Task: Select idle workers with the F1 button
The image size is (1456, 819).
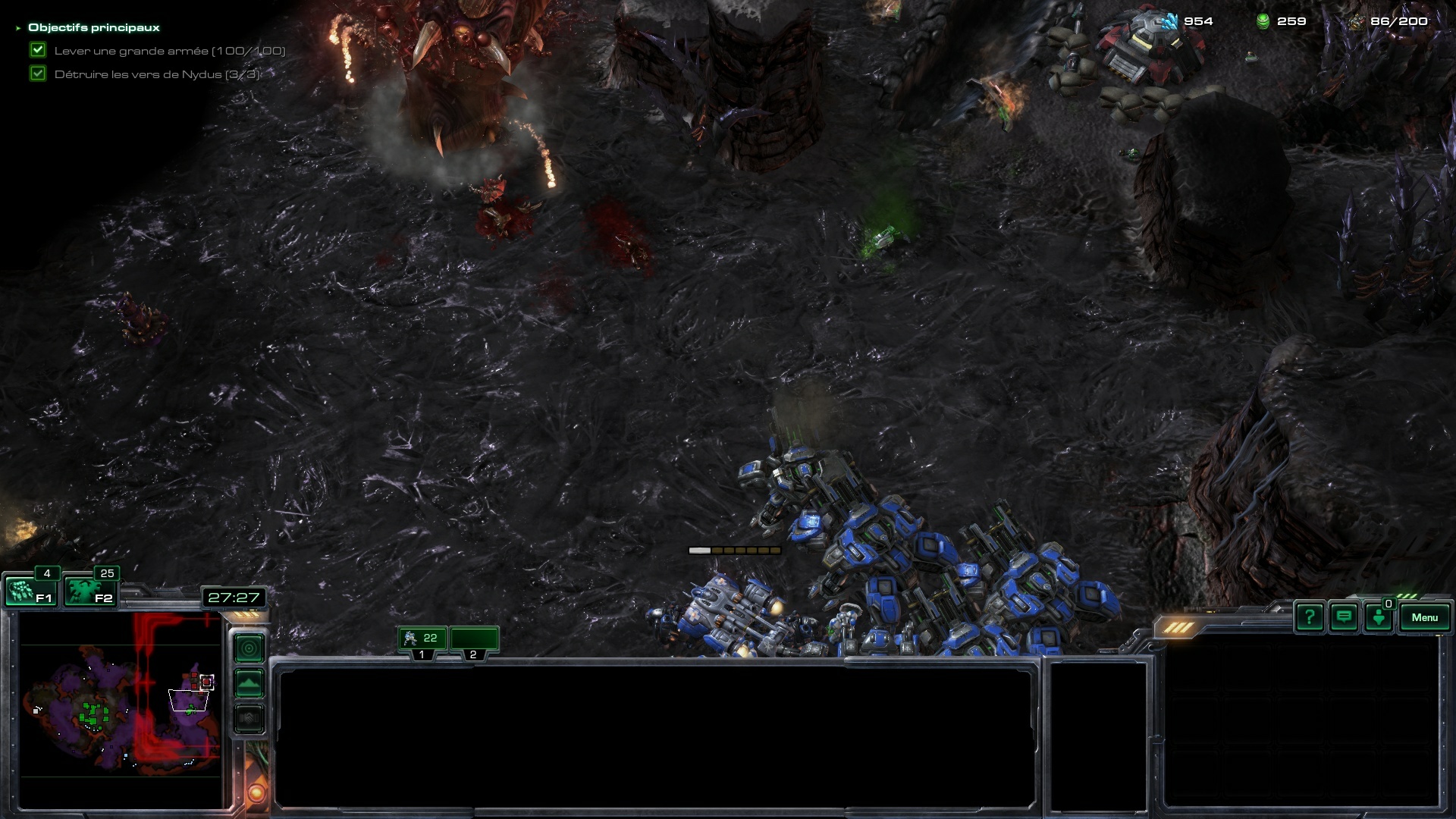Action: (30, 591)
